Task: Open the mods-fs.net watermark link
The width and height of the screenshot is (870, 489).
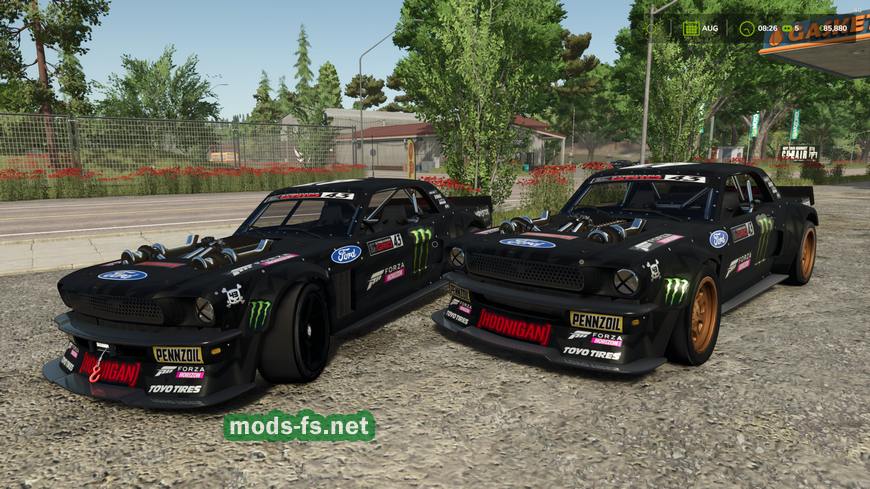Action: click(299, 426)
